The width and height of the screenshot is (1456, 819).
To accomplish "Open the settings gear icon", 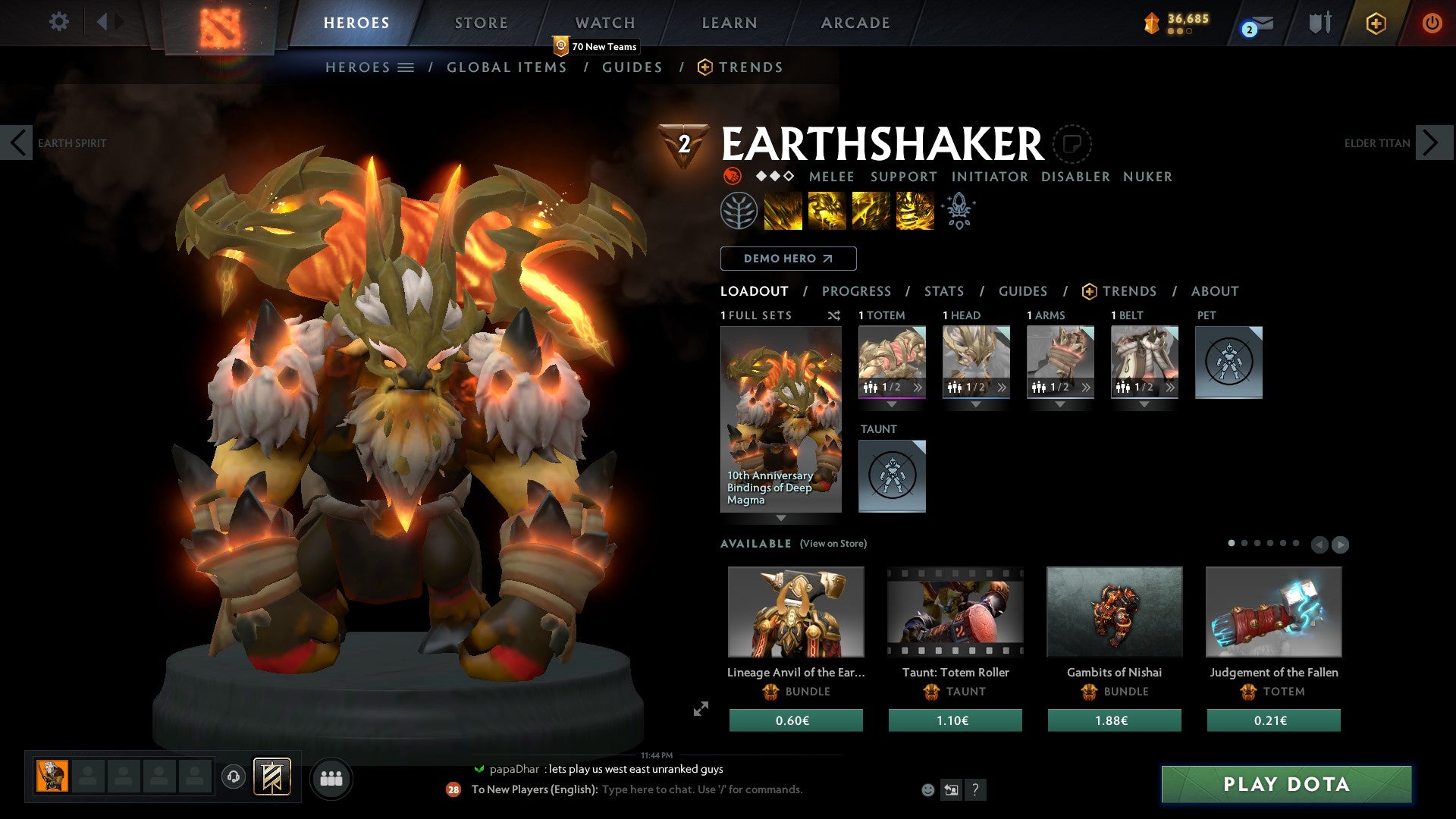I will click(x=59, y=23).
